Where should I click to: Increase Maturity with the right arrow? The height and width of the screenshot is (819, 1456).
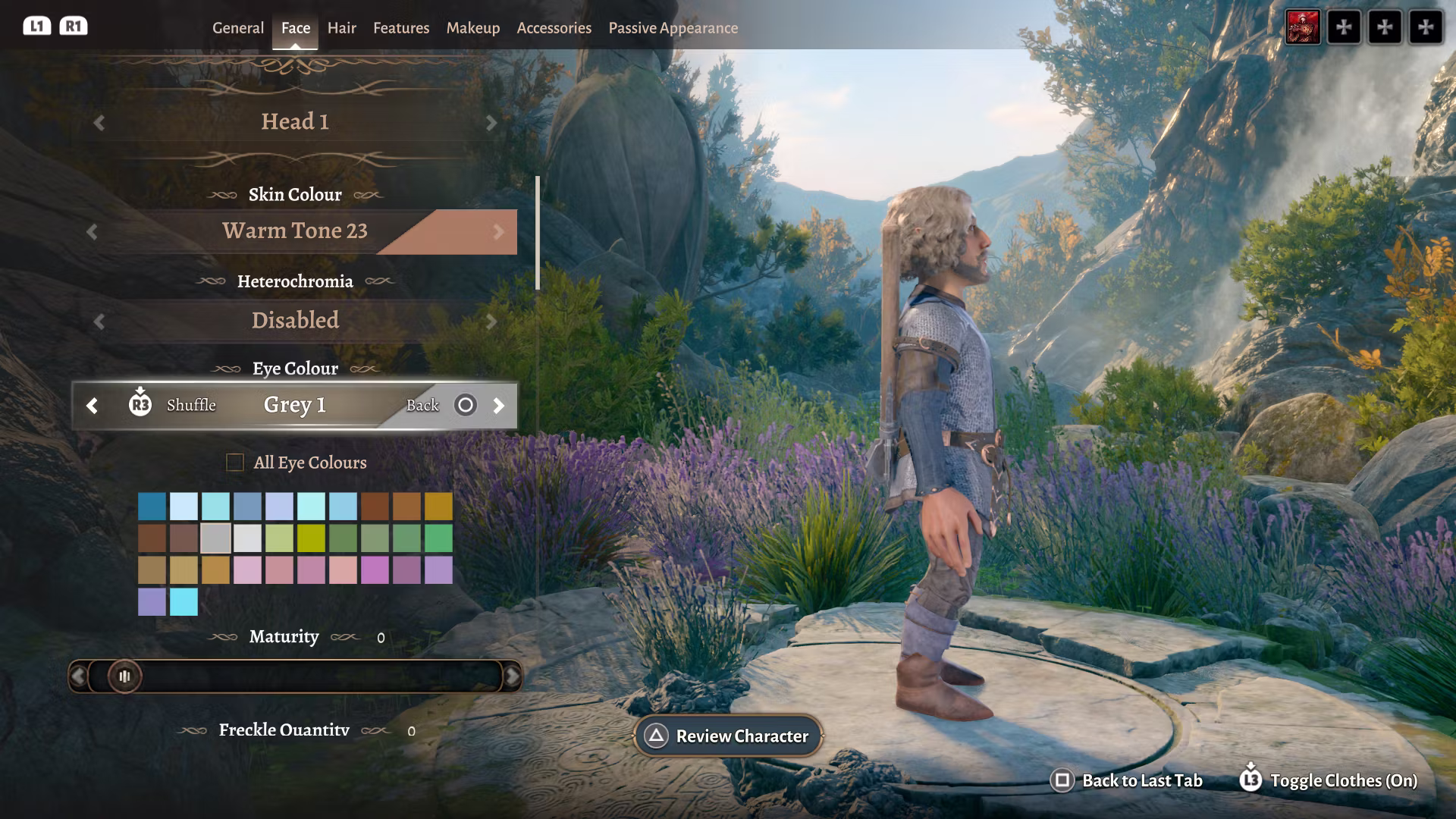[513, 676]
